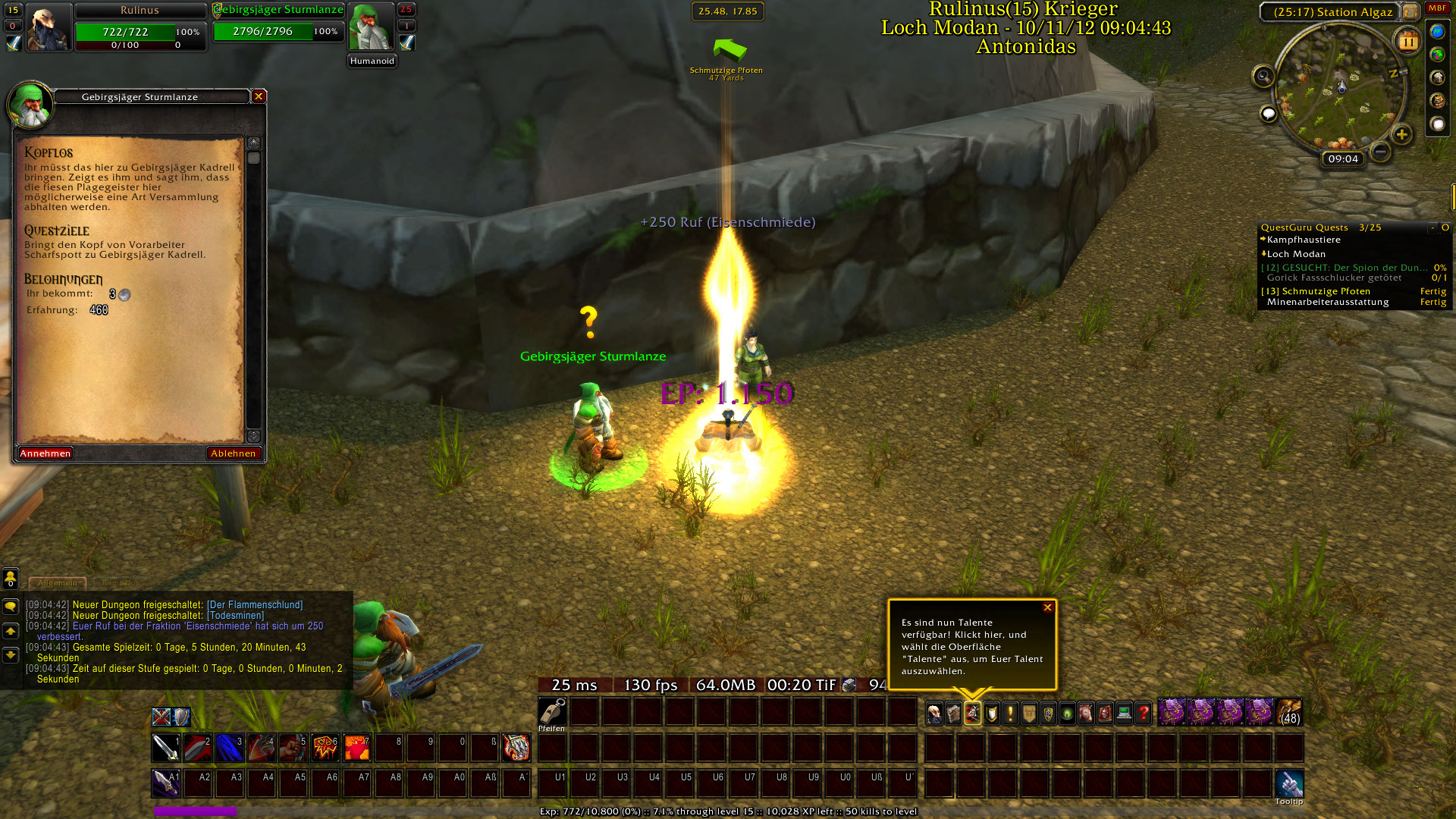Open the calendar showing day 11
Screen dimensions: 1456x819
click(1408, 42)
